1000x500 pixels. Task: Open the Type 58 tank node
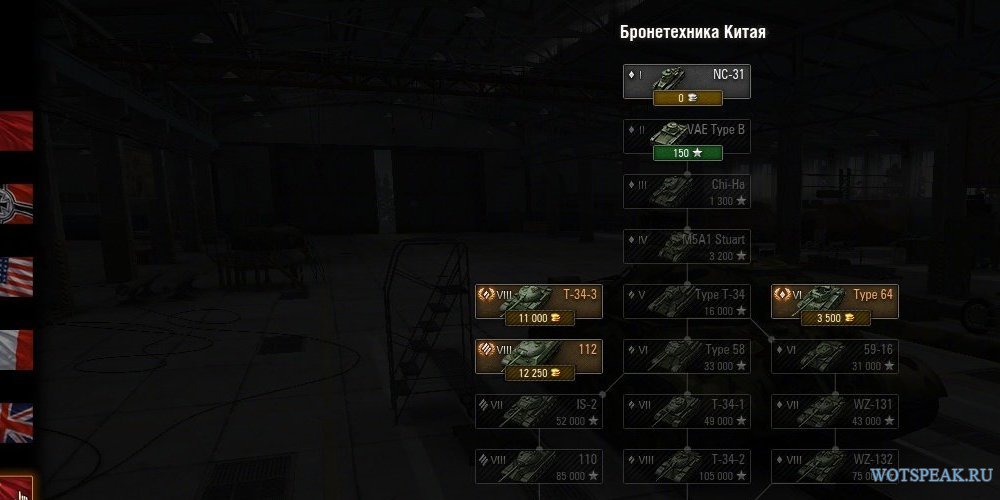[686, 357]
